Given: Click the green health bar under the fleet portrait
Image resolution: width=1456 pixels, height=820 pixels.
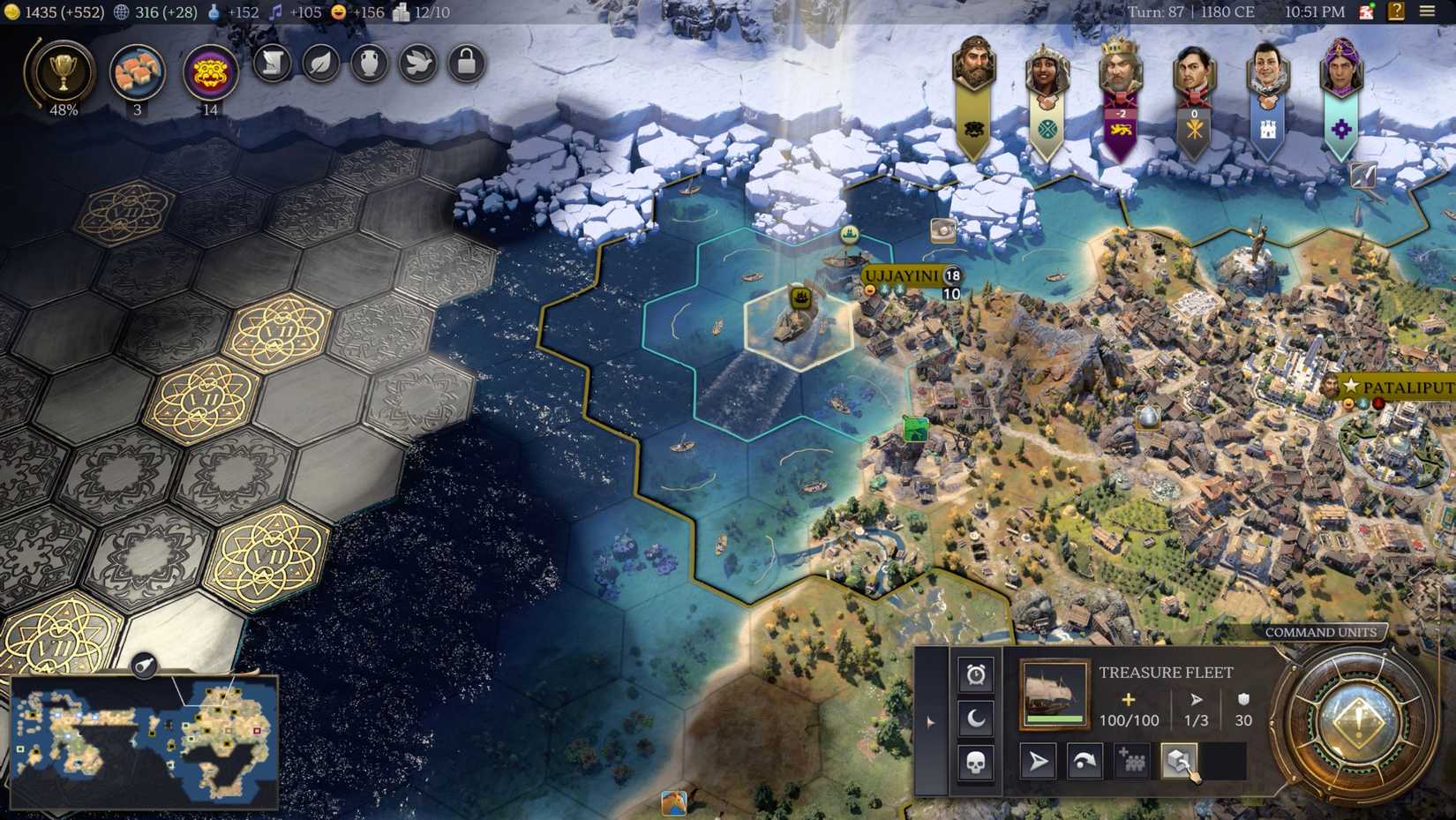Looking at the screenshot, I should coord(1052,718).
